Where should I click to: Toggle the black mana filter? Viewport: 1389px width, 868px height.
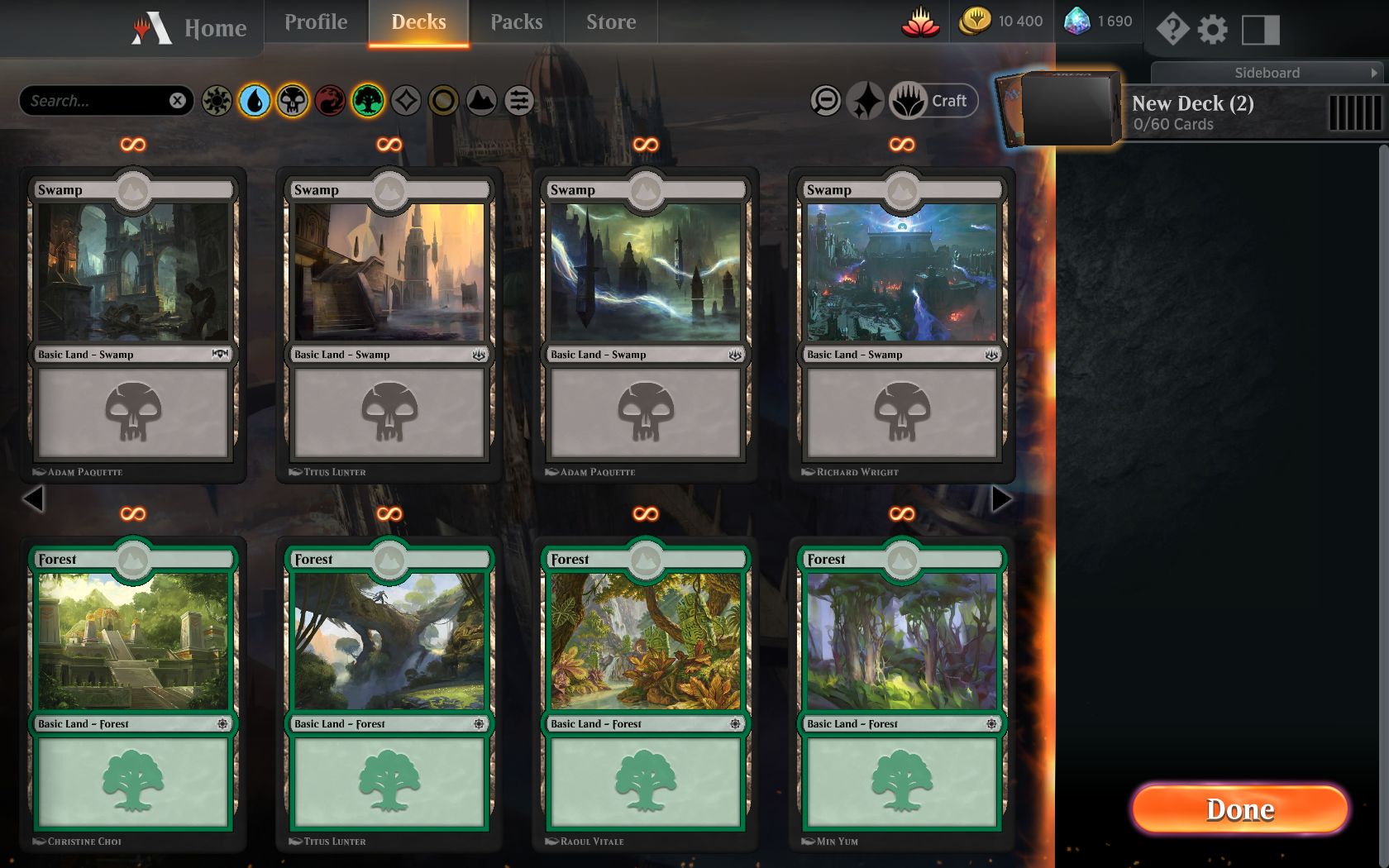292,101
